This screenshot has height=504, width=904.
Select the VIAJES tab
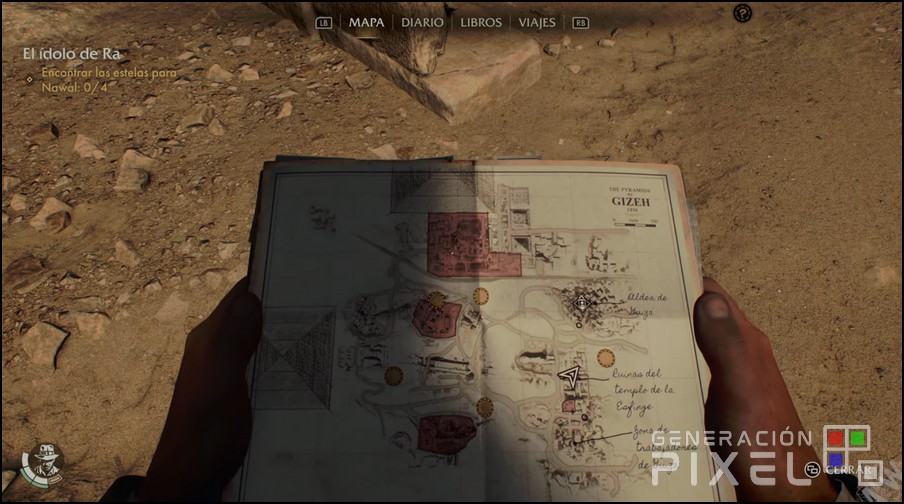[537, 22]
